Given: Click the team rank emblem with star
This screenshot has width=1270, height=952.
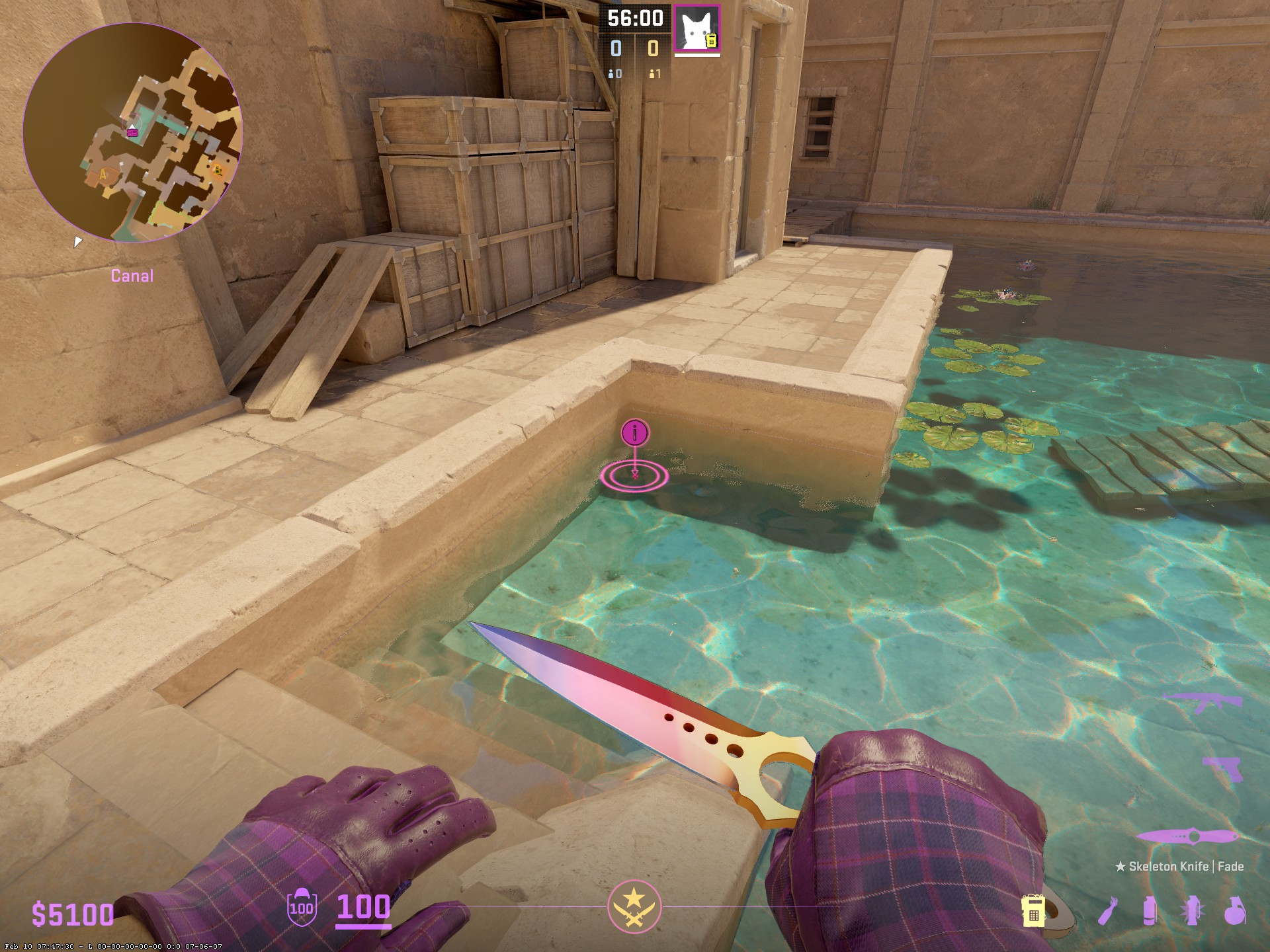Looking at the screenshot, I should [x=634, y=906].
